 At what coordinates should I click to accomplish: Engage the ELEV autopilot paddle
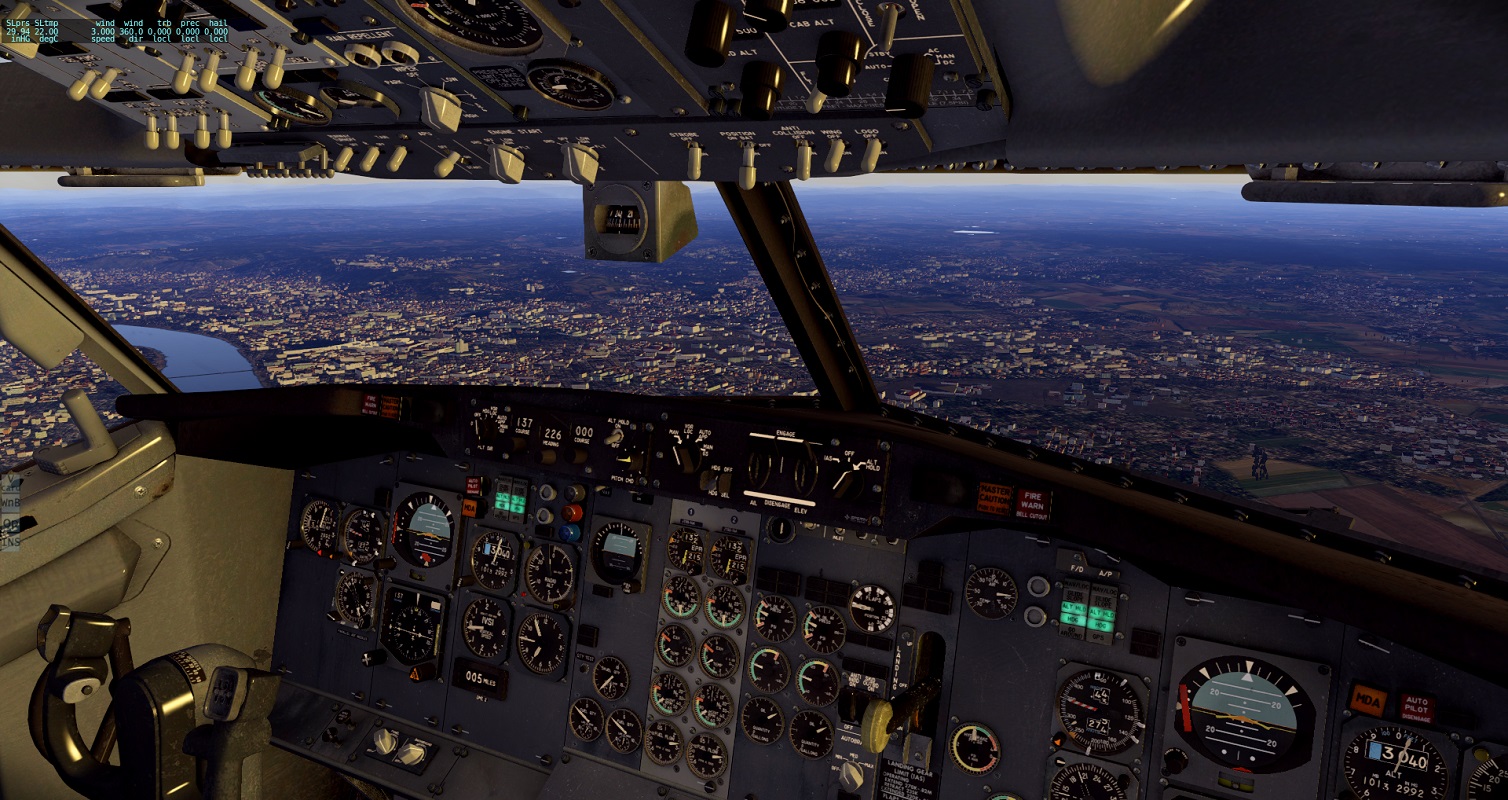click(805, 470)
